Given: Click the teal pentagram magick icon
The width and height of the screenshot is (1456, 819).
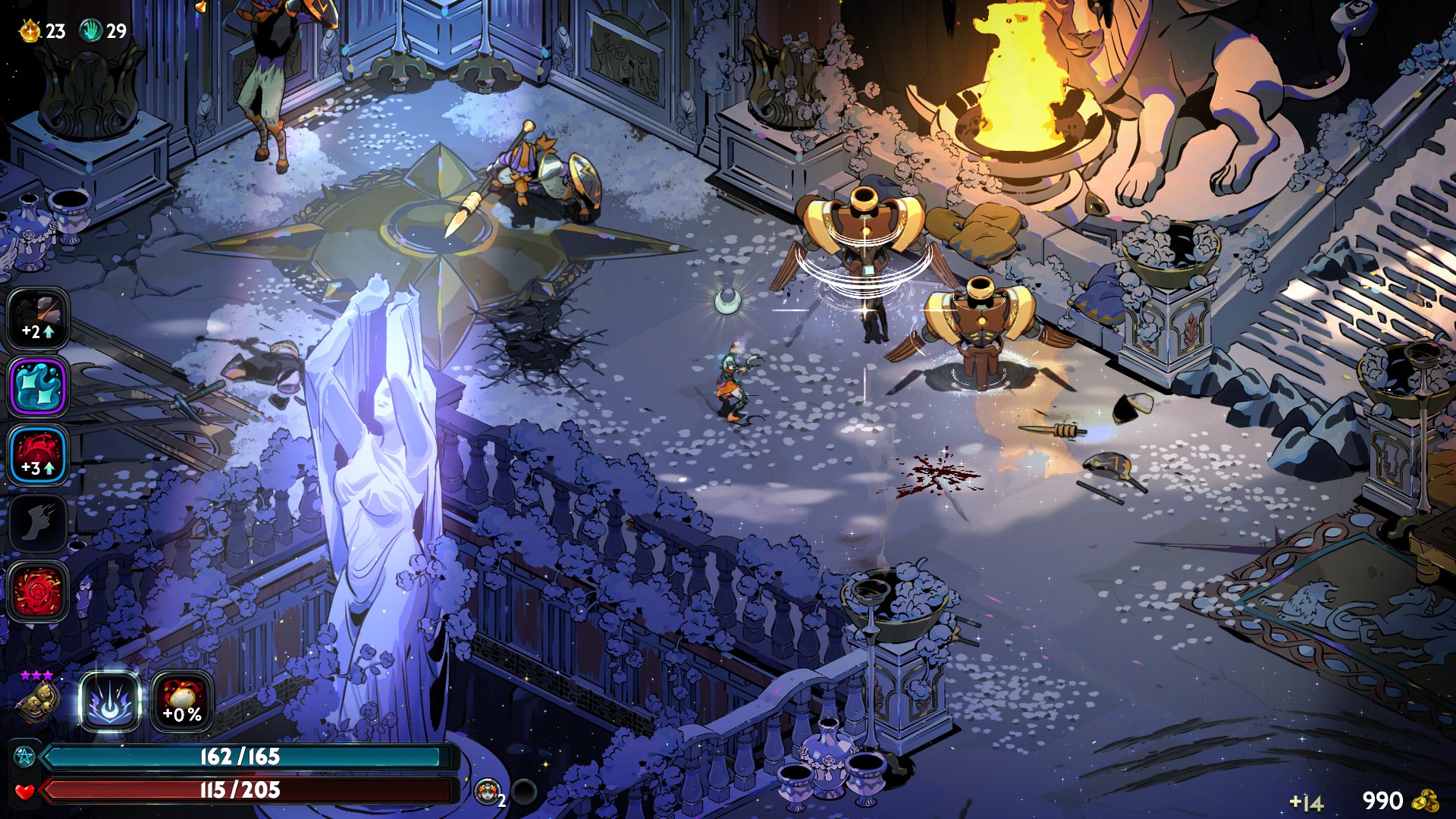Looking at the screenshot, I should 24,757.
